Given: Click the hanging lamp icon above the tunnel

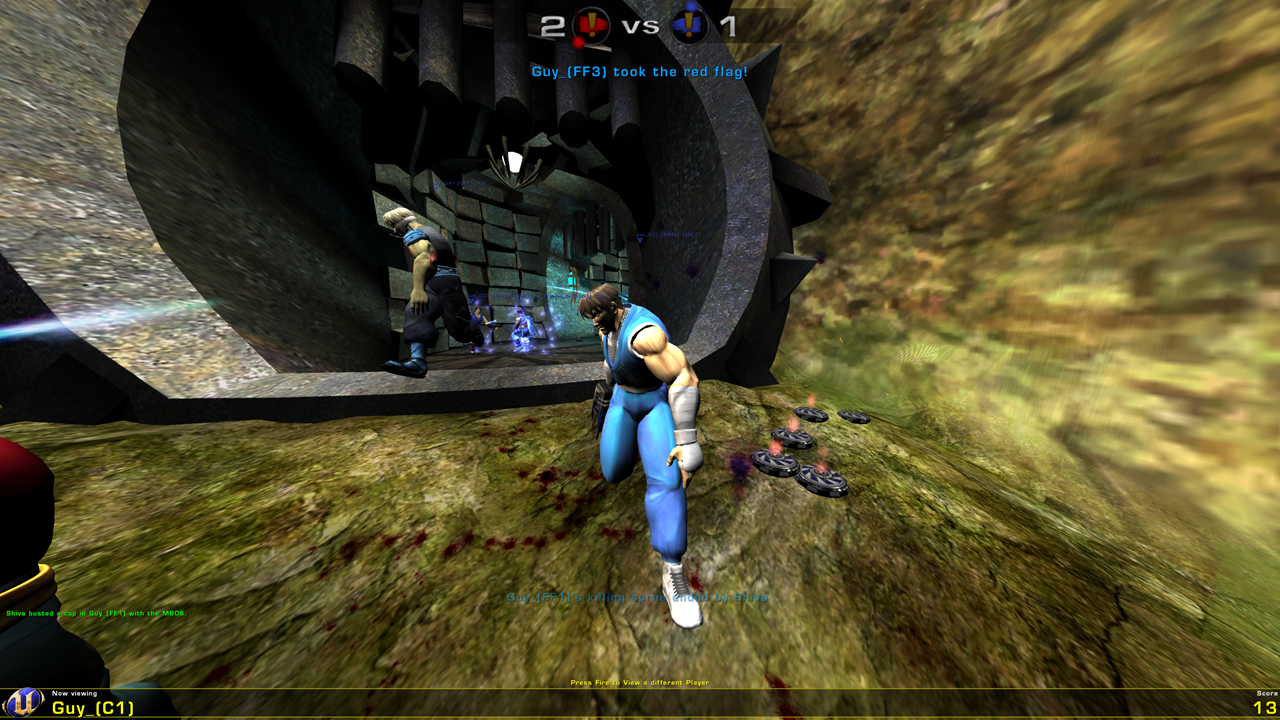Looking at the screenshot, I should pos(516,160).
